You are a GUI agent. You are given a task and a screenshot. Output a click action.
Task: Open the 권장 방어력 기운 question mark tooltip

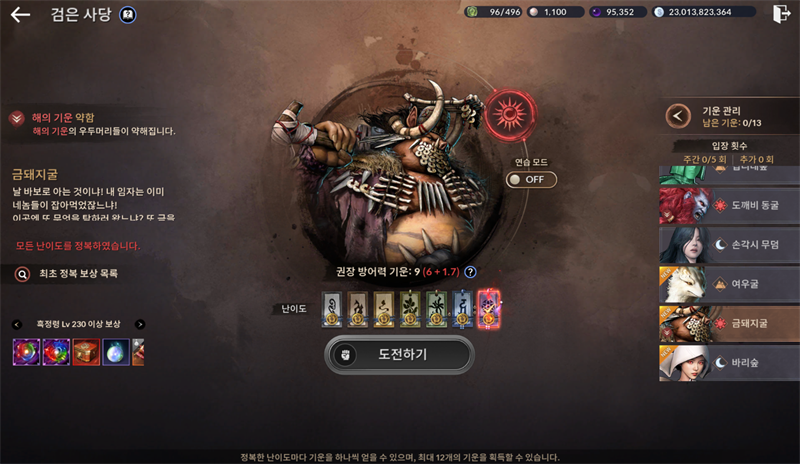click(470, 271)
